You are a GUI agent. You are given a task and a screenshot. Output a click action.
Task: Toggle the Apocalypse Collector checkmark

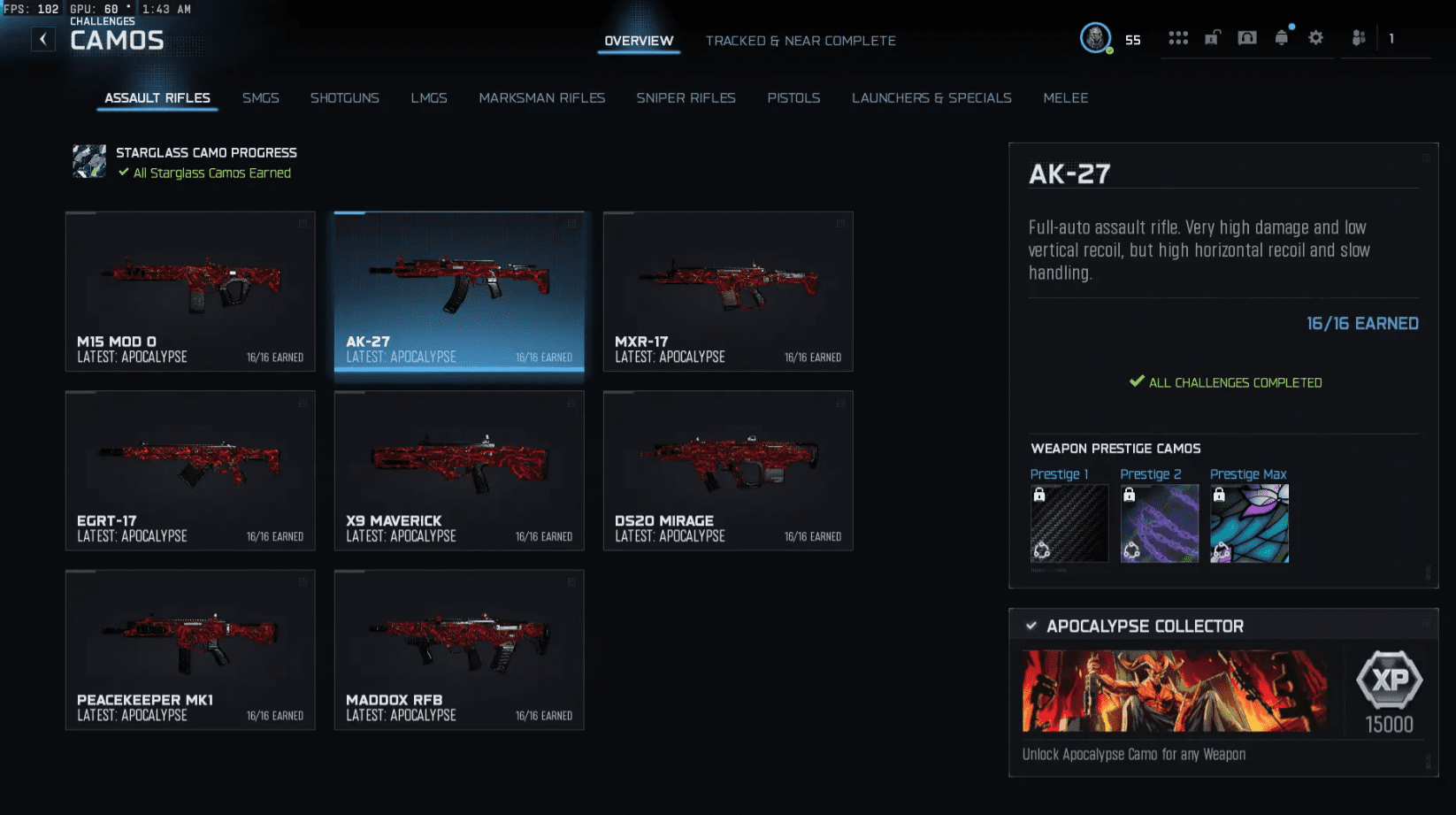coord(1030,626)
